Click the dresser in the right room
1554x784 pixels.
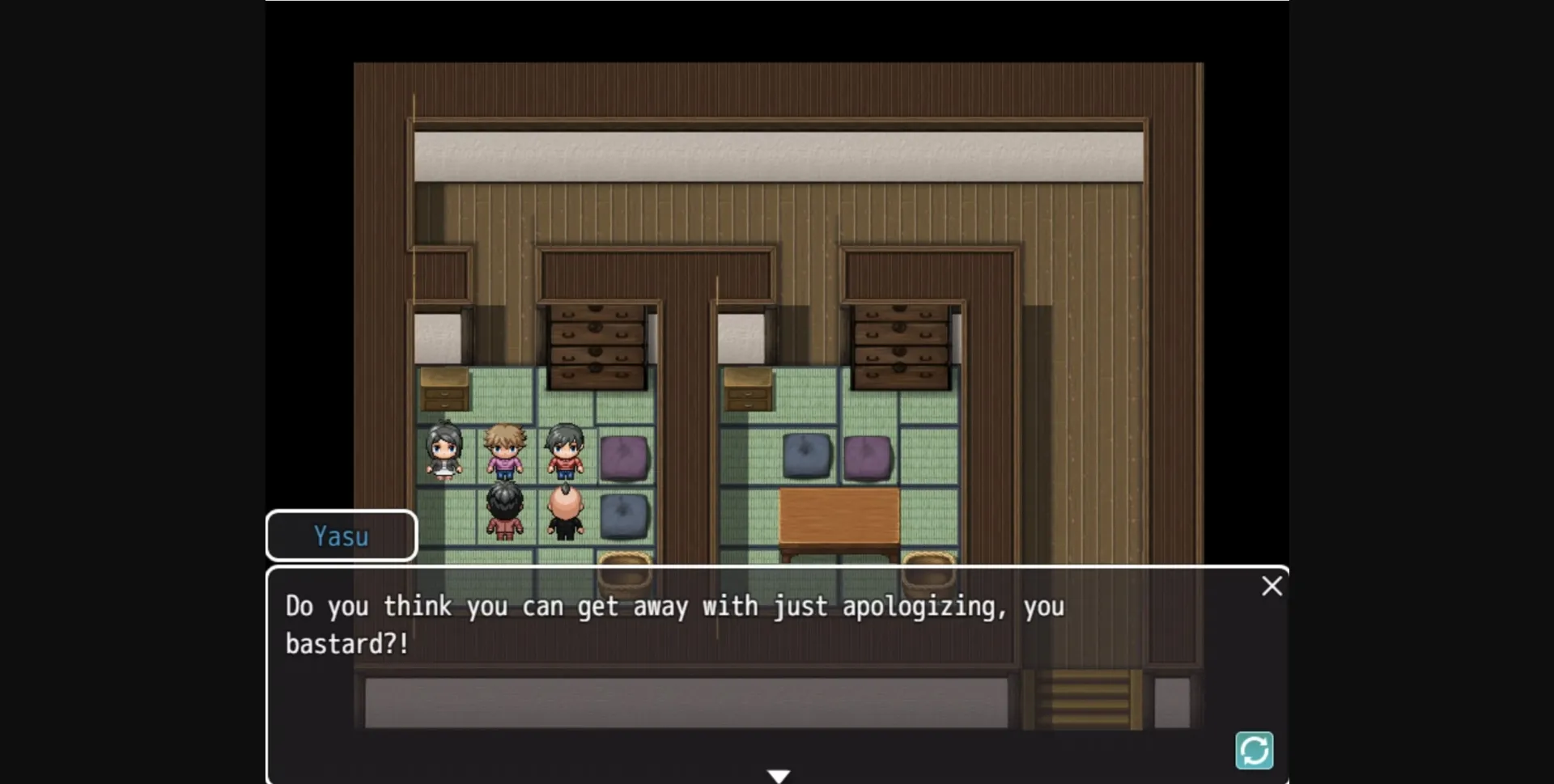click(x=900, y=344)
